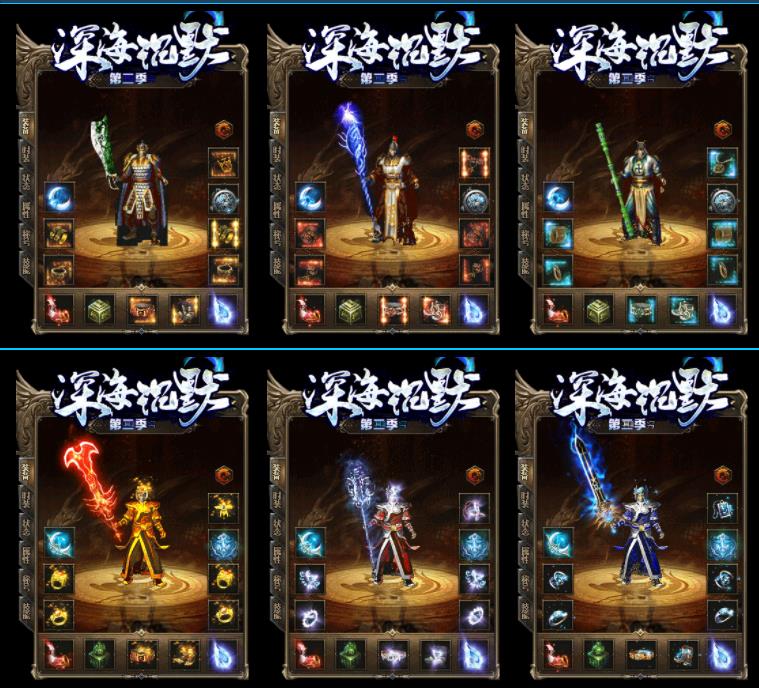759x688 pixels.
Task: Switch to 属性 tab in blue lightning staff panel
Action: pos(274,212)
